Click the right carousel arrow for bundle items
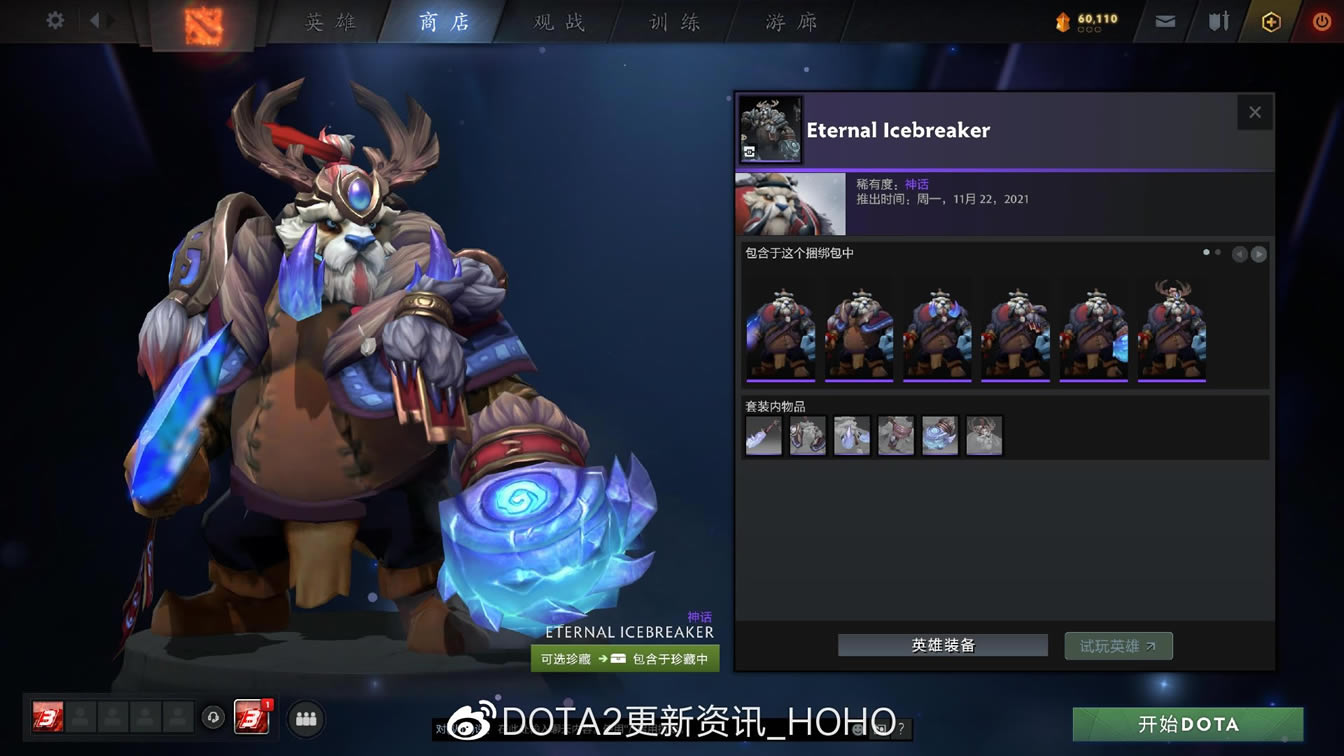The width and height of the screenshot is (1344, 756). pyautogui.click(x=1259, y=254)
